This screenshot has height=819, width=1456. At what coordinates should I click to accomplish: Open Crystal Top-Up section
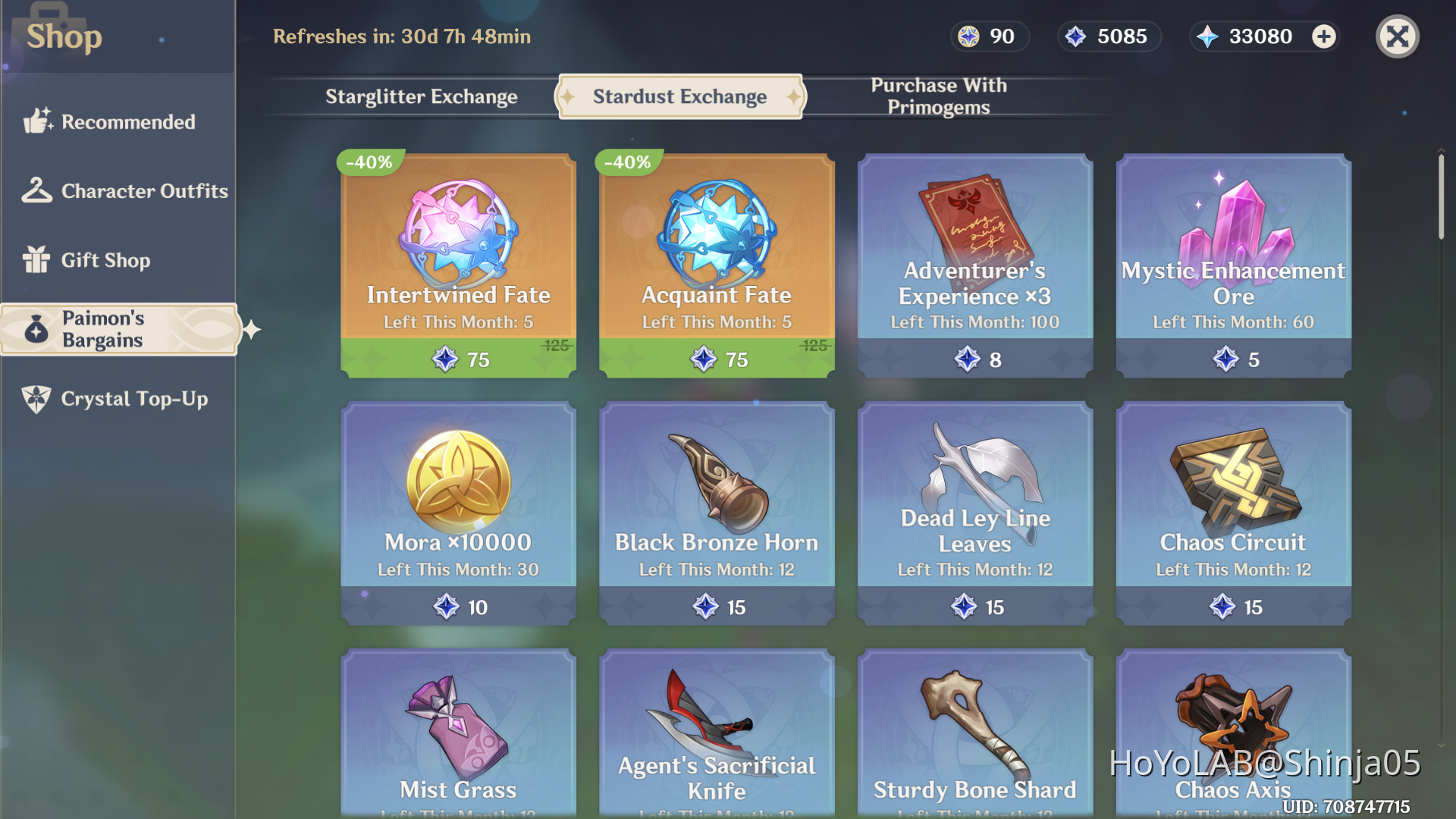133,399
